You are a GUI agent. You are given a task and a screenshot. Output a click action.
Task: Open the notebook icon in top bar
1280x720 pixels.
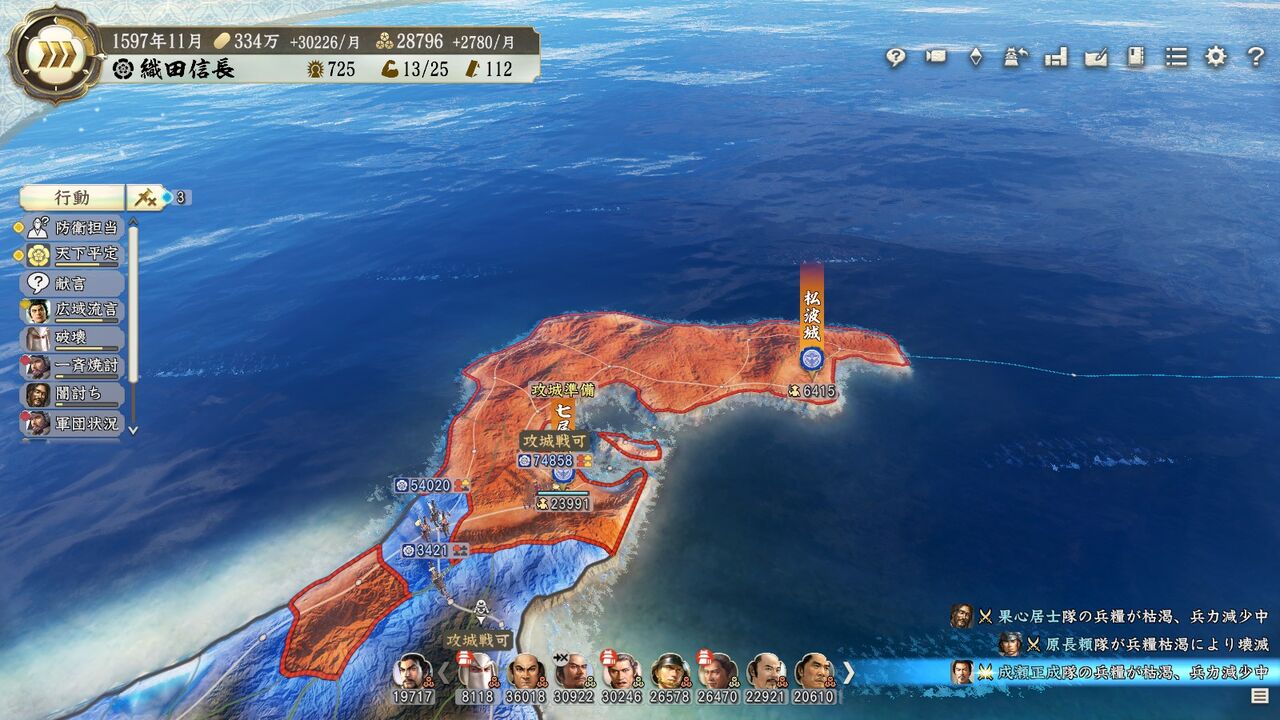click(1136, 57)
